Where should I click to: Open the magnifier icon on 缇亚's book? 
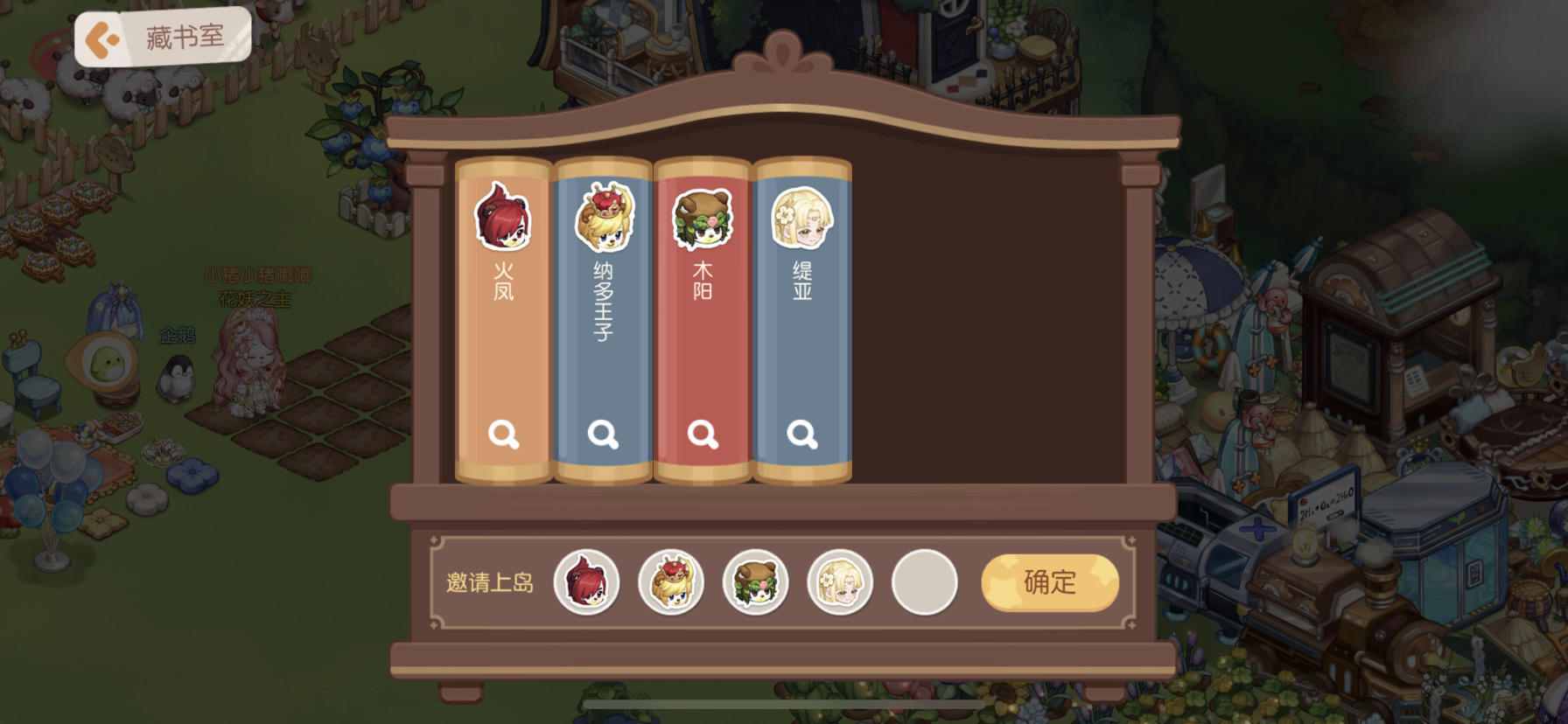click(x=802, y=434)
